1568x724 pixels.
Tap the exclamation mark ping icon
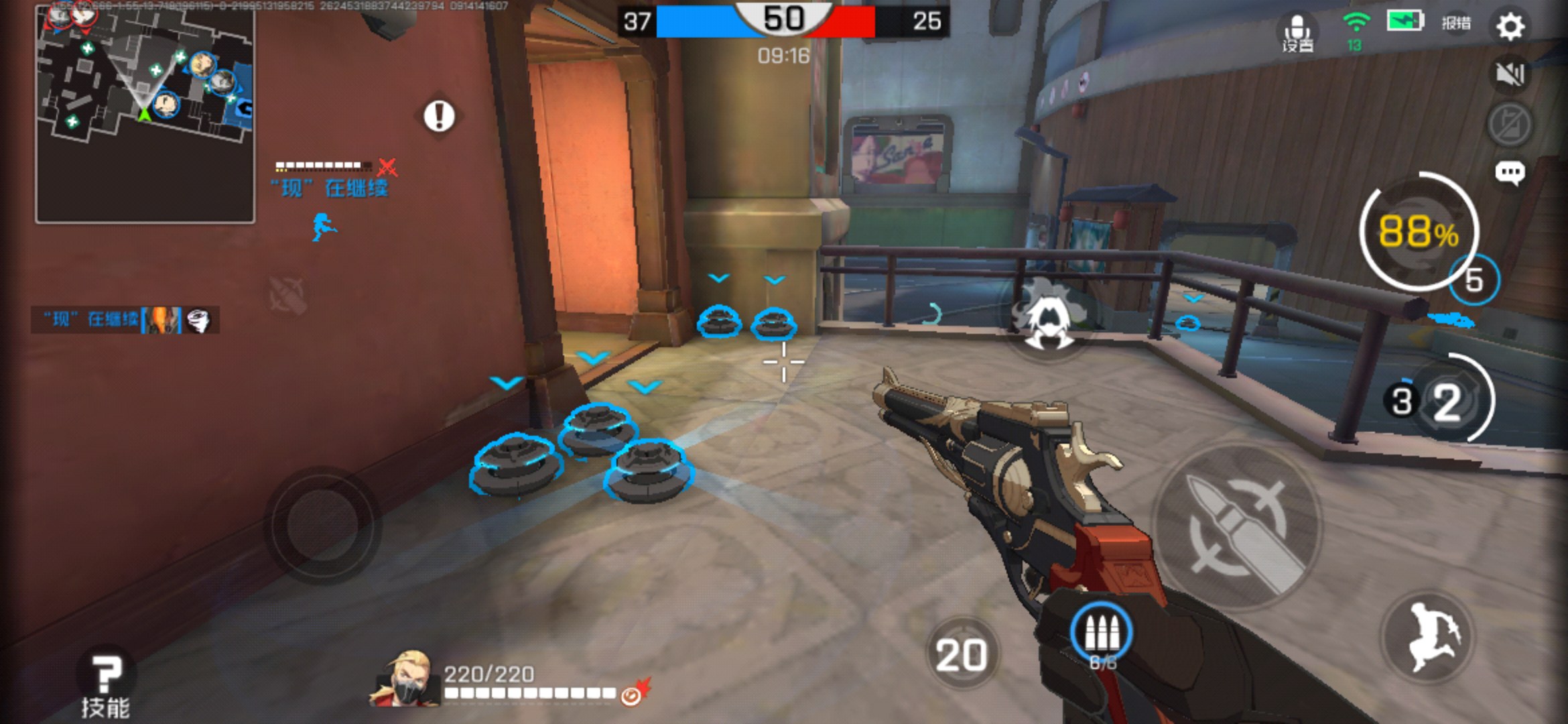(439, 116)
